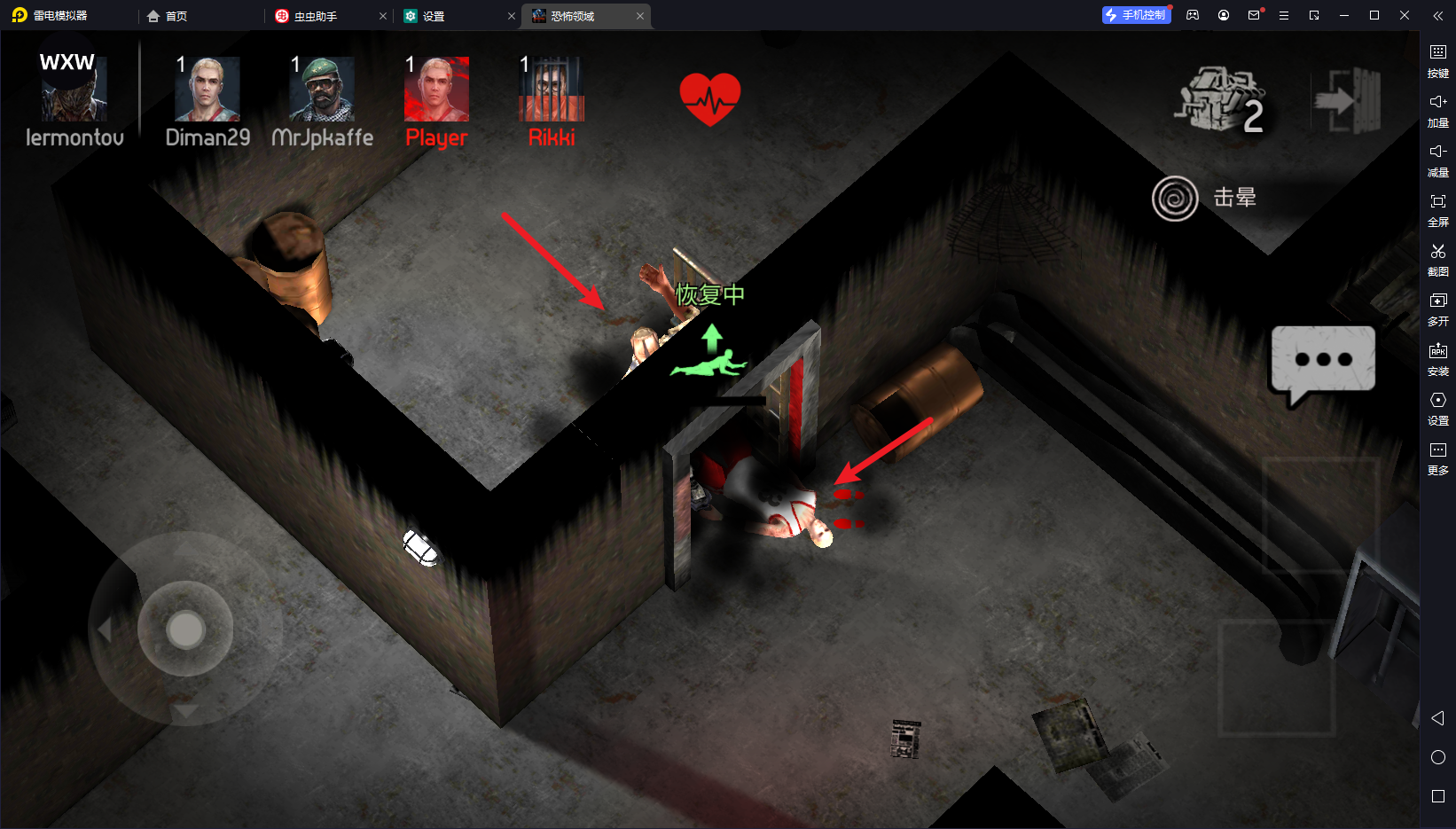Select lermontov's player portrait
Screen dimensions: 1456x829
[x=74, y=90]
